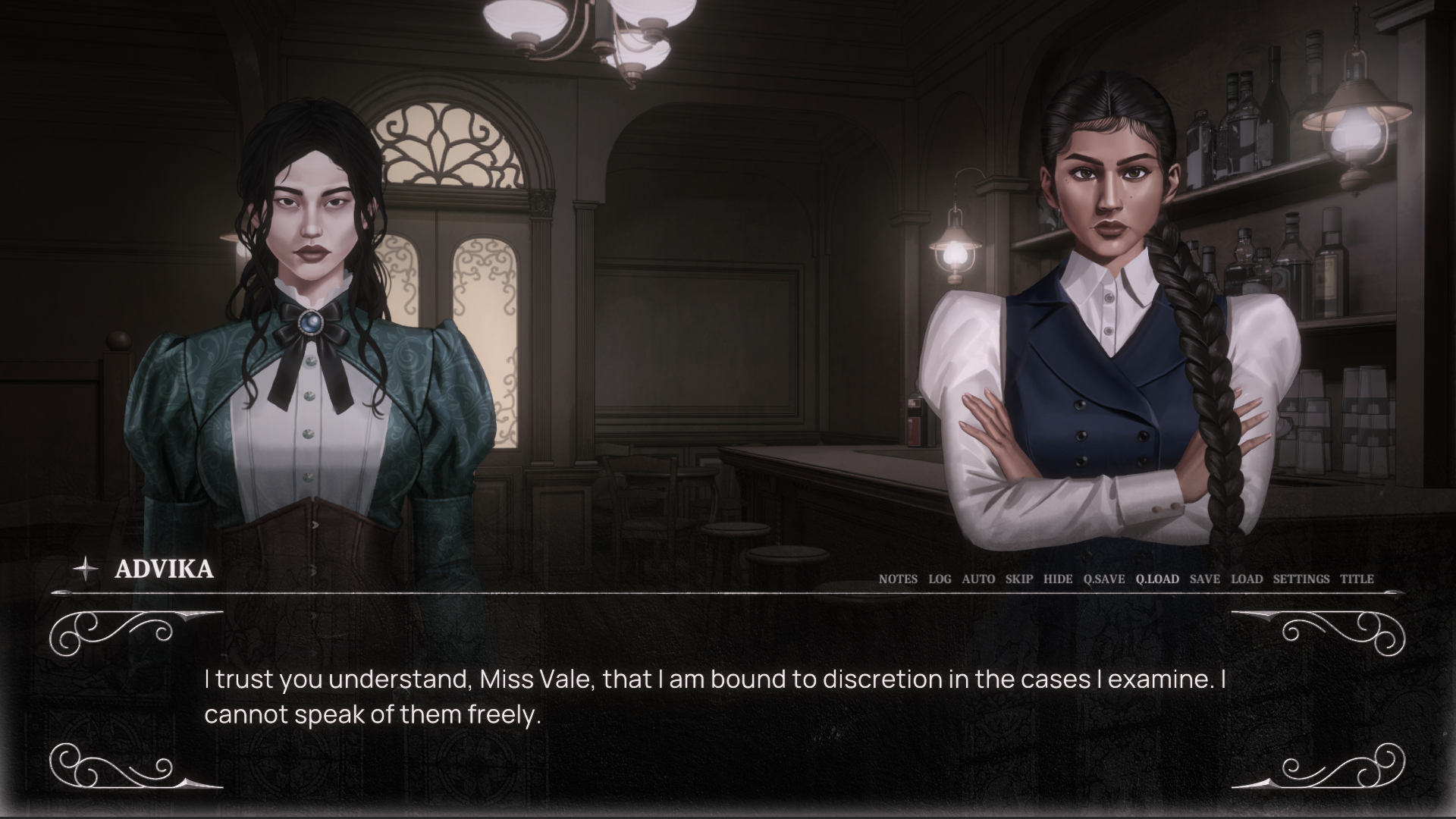Screen dimensions: 1456x819
Task: Open the Load menu
Action: 1247,579
